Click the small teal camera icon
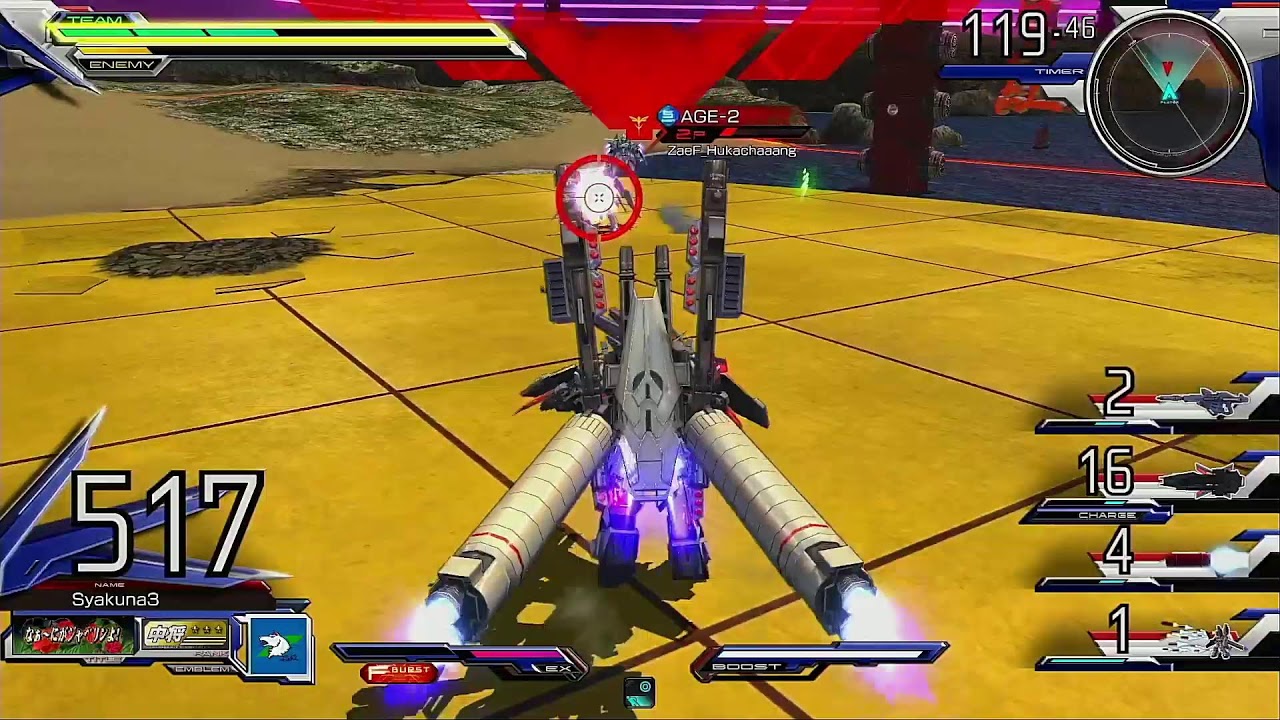Screen dimensions: 1280x720 [639, 690]
